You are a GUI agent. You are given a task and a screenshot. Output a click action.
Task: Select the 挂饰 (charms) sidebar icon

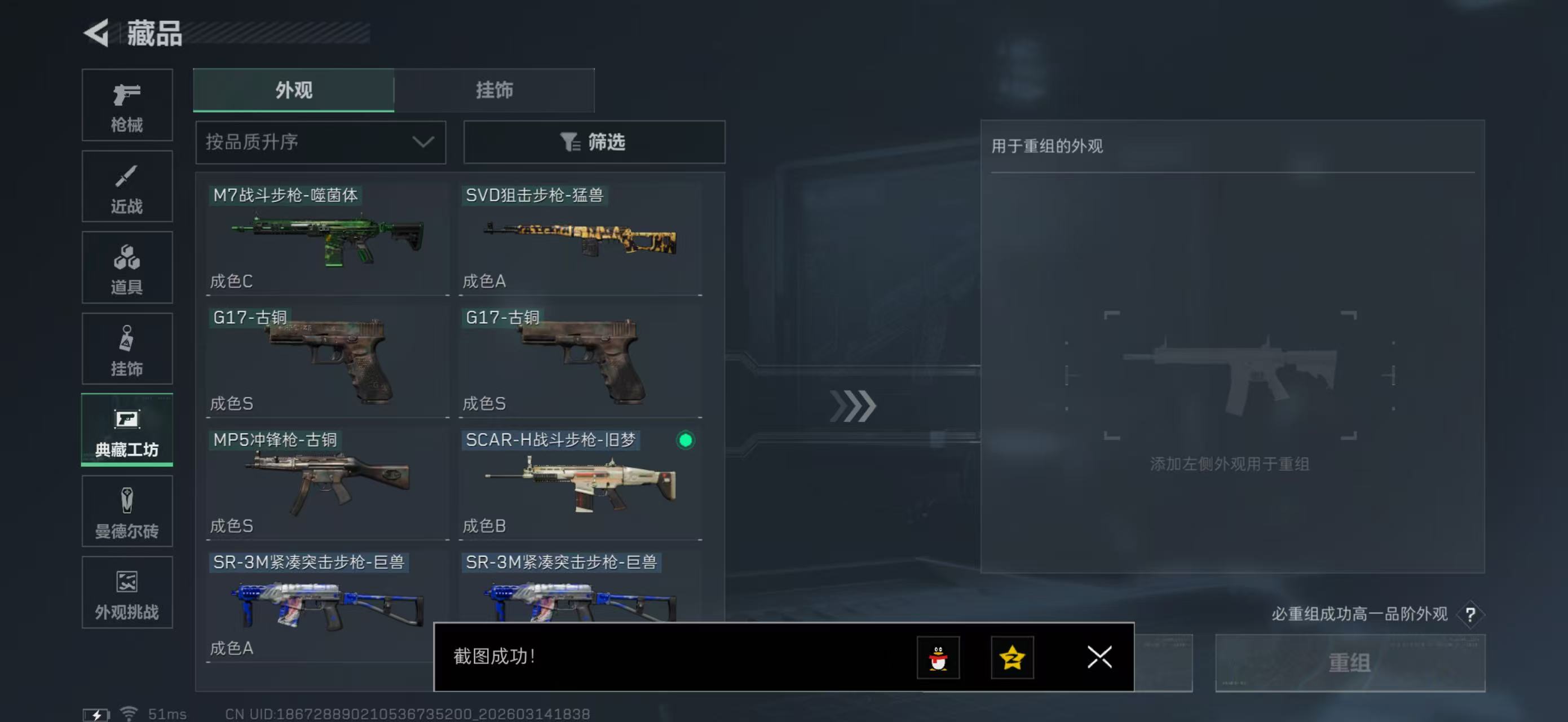127,349
